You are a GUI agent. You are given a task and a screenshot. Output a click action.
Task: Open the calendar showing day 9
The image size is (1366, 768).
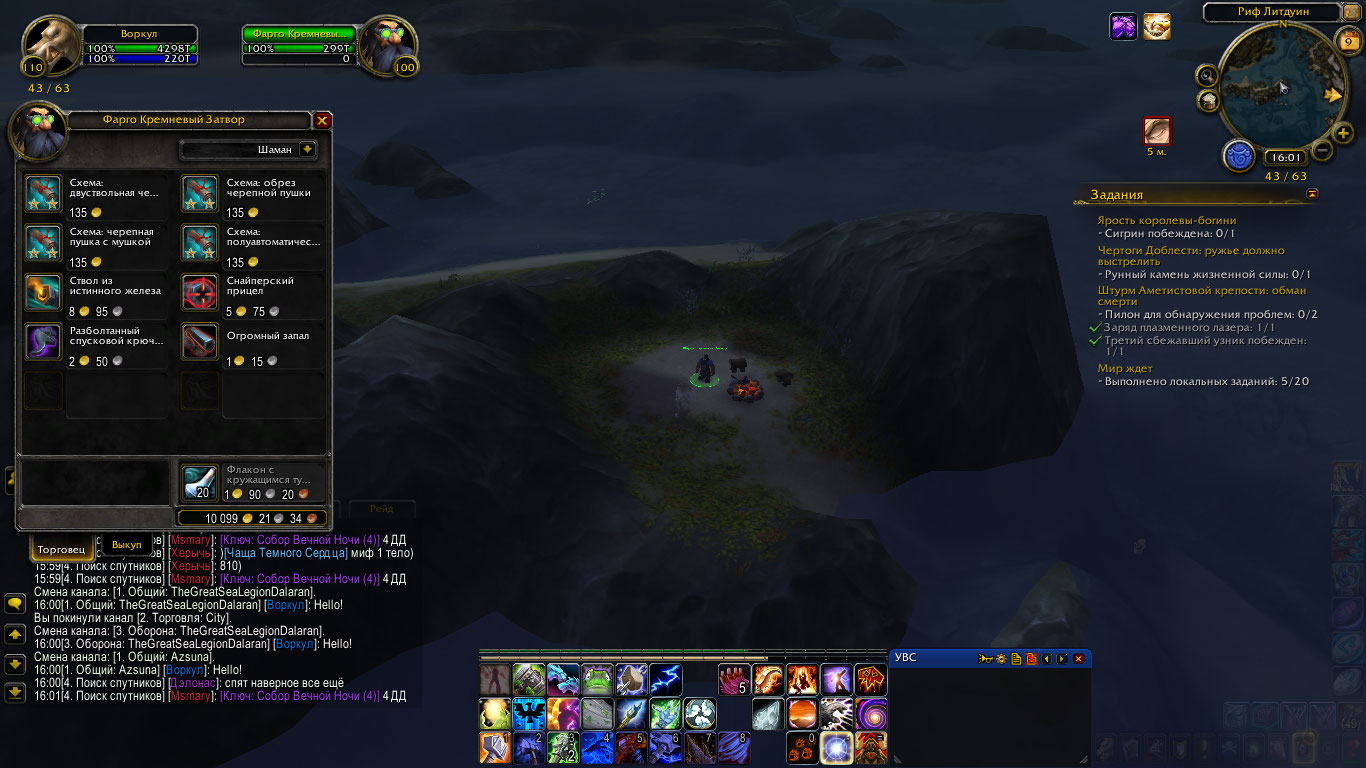1348,41
